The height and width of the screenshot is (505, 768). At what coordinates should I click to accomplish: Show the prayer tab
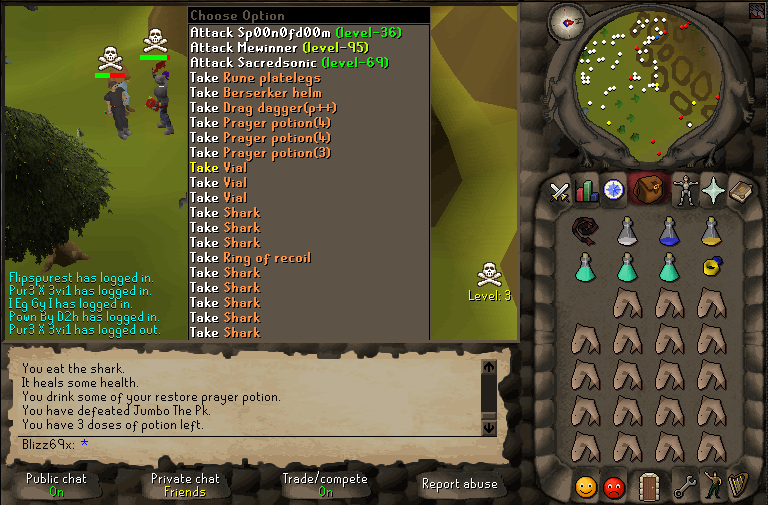coord(713,188)
